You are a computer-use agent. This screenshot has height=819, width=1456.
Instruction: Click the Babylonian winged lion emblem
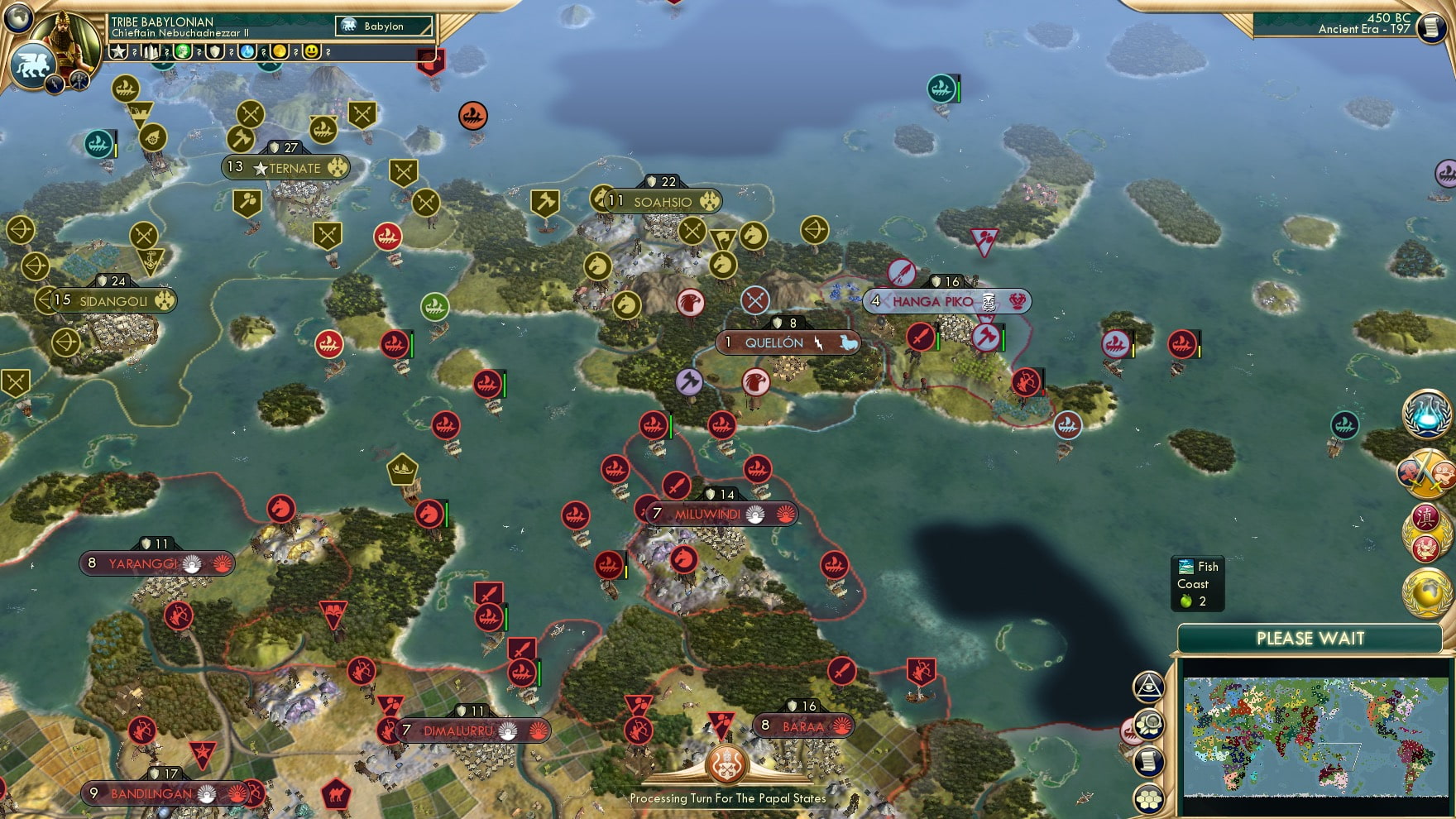33,62
